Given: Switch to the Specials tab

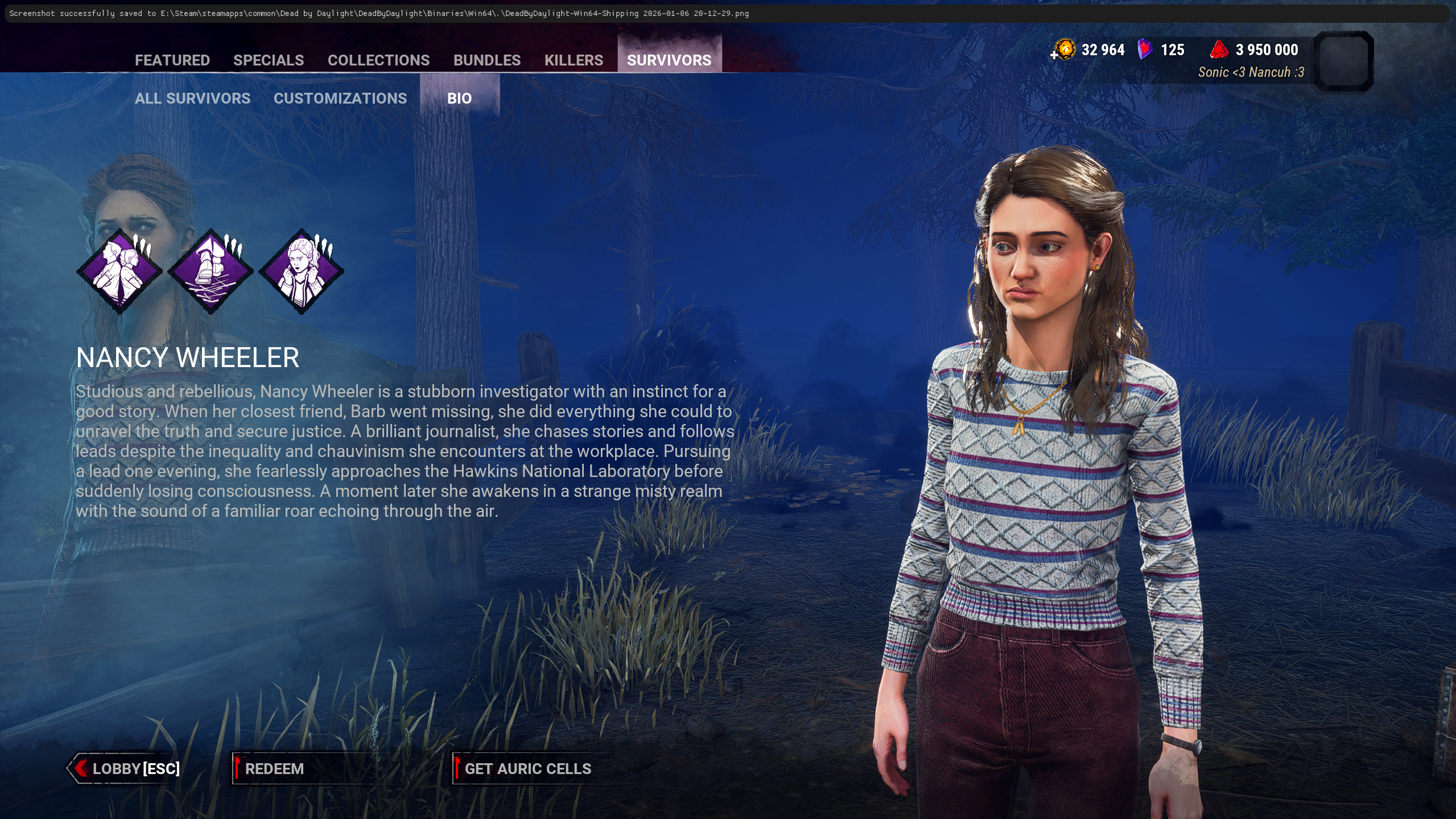Looking at the screenshot, I should [x=269, y=60].
